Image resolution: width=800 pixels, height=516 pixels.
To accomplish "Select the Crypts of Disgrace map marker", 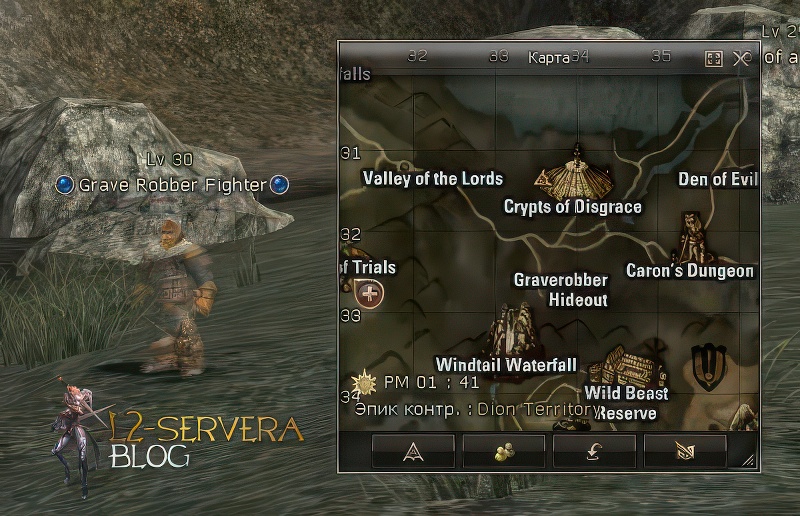I will (x=574, y=173).
